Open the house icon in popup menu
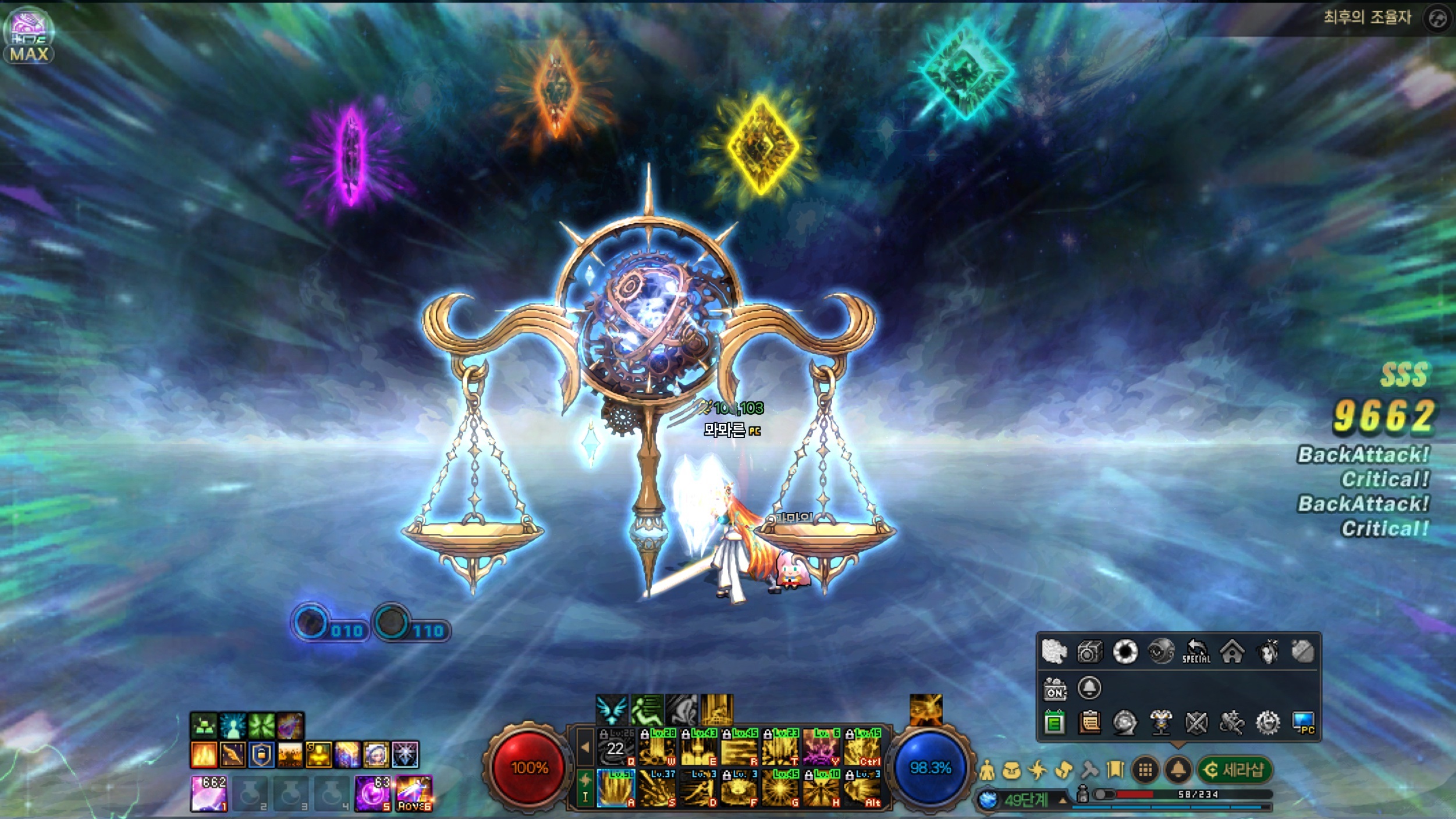 [1232, 651]
